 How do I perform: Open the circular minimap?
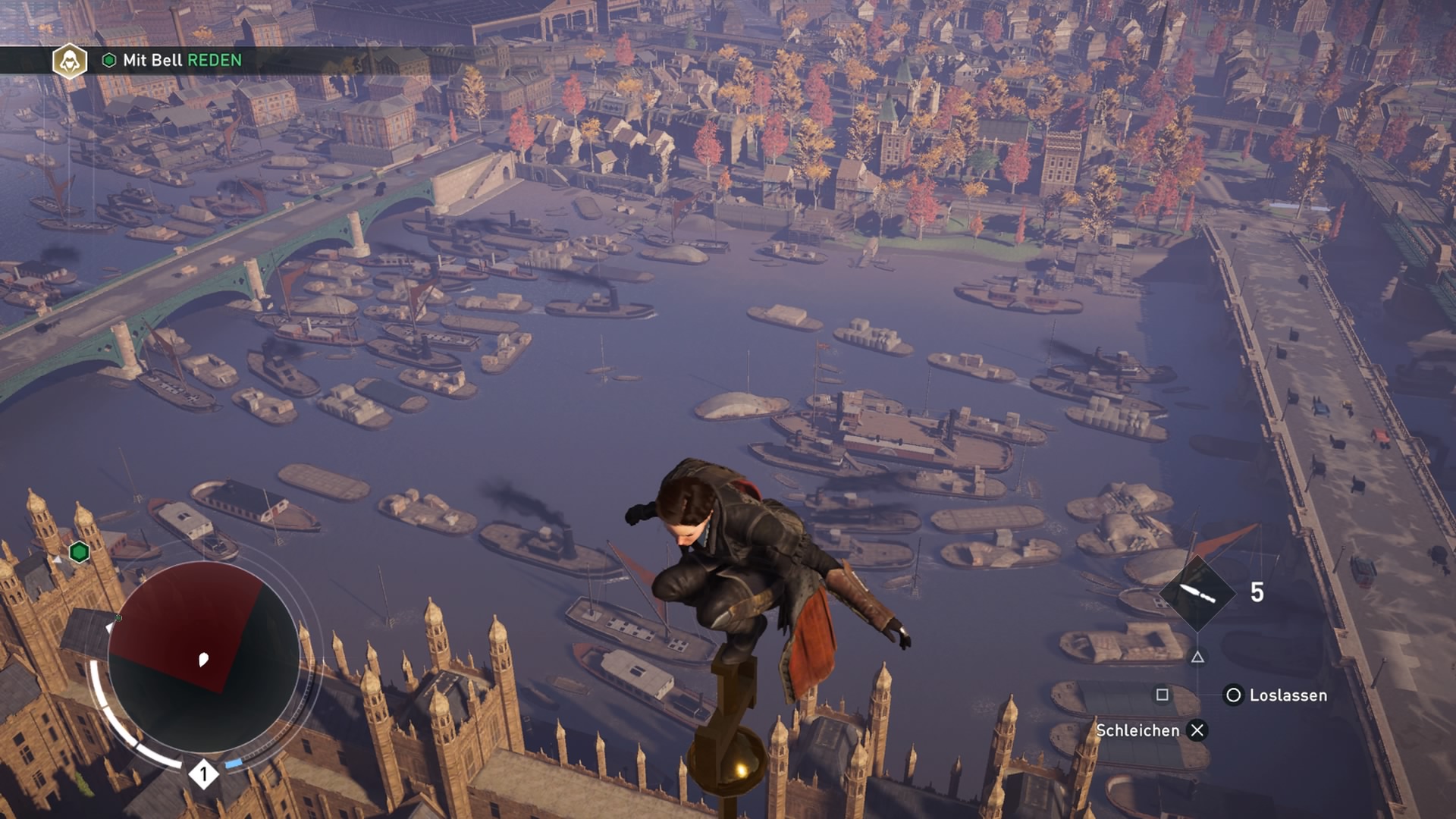pos(203,657)
